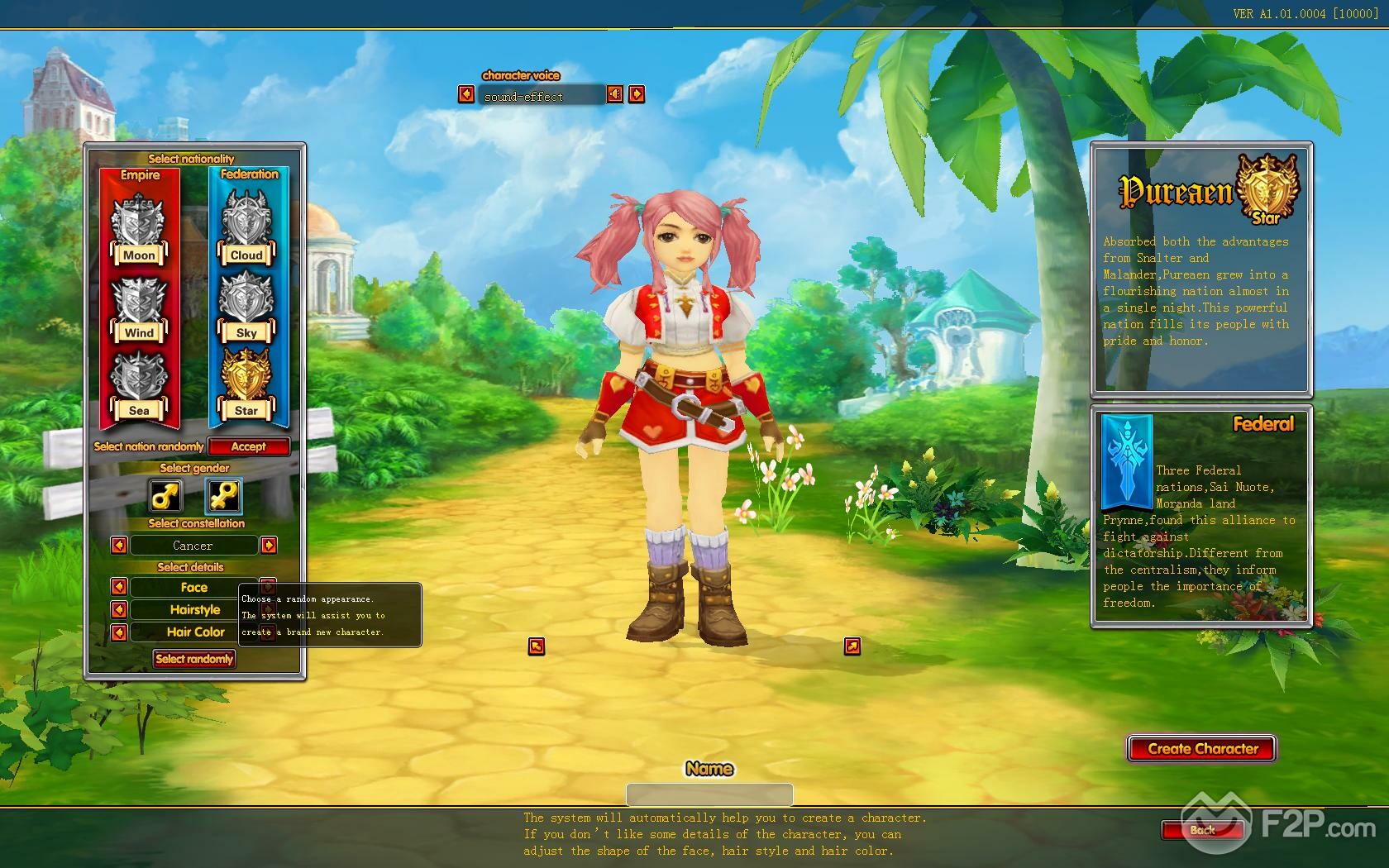Go Back to the previous screen
The height and width of the screenshot is (868, 1389).
1202,830
